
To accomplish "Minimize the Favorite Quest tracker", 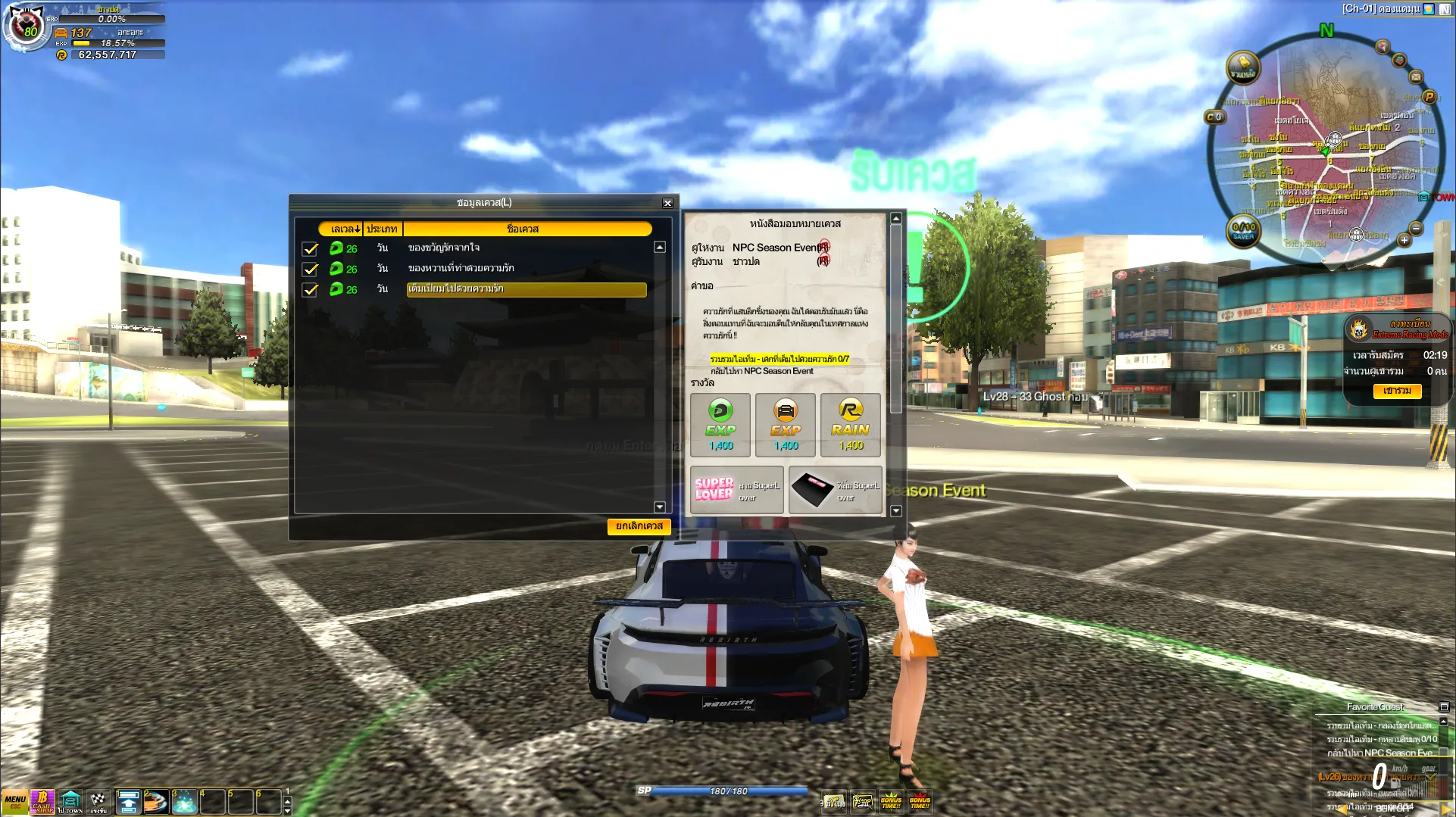I will [x=1444, y=706].
